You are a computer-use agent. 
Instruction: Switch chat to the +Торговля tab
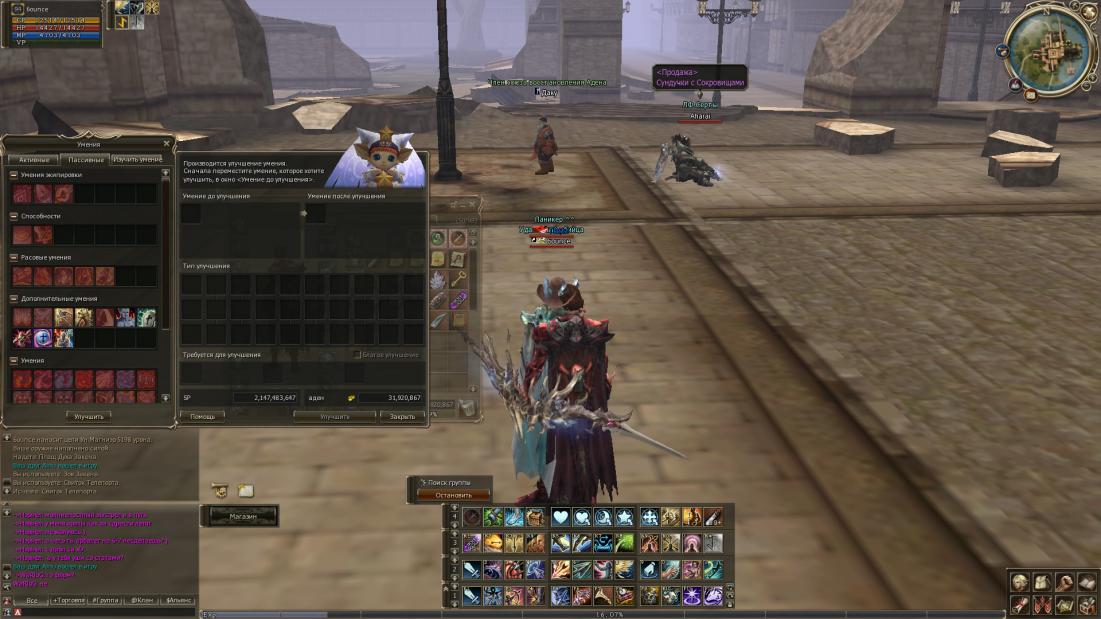[69, 600]
